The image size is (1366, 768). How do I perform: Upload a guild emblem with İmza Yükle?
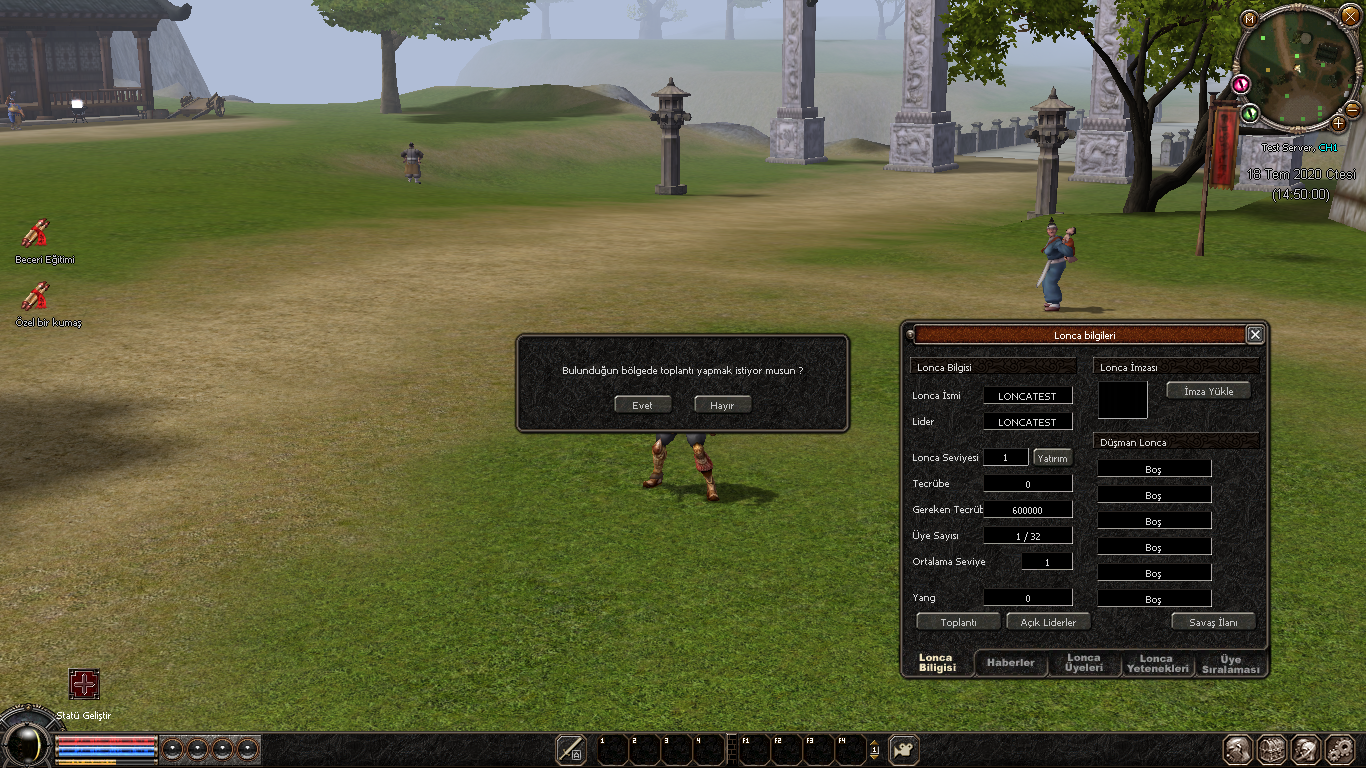tap(1208, 391)
